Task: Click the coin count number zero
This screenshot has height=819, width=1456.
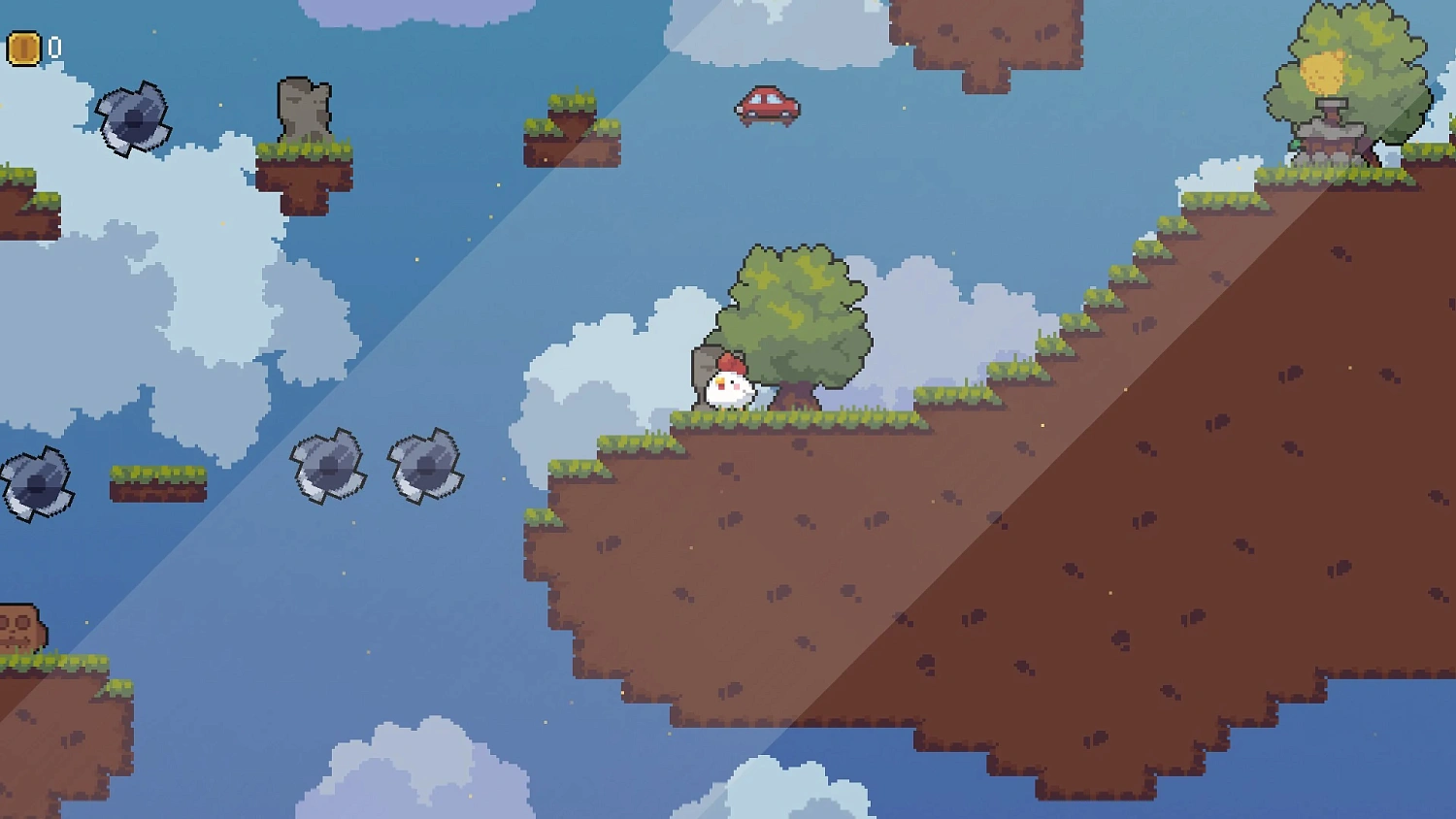Action: tap(53, 45)
